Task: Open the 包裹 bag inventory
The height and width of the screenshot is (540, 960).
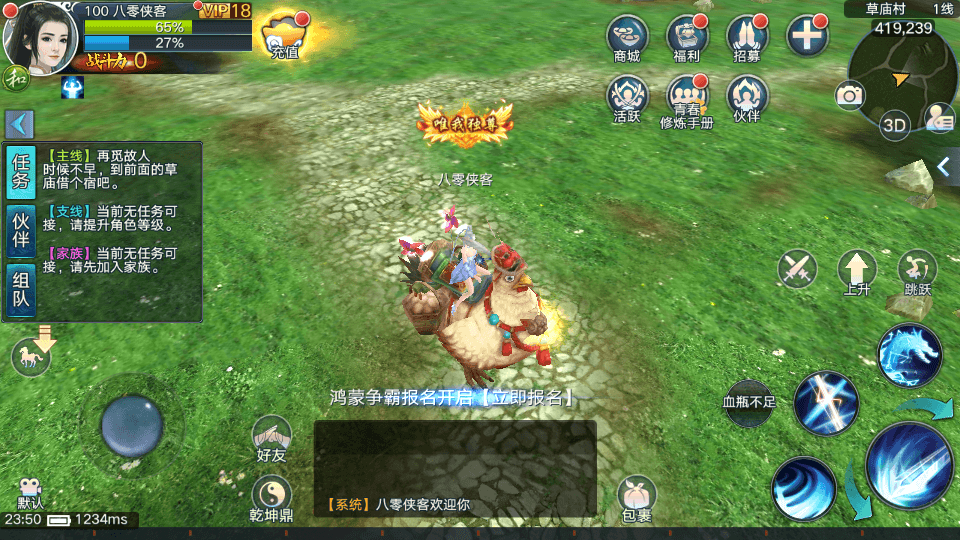Action: point(636,497)
